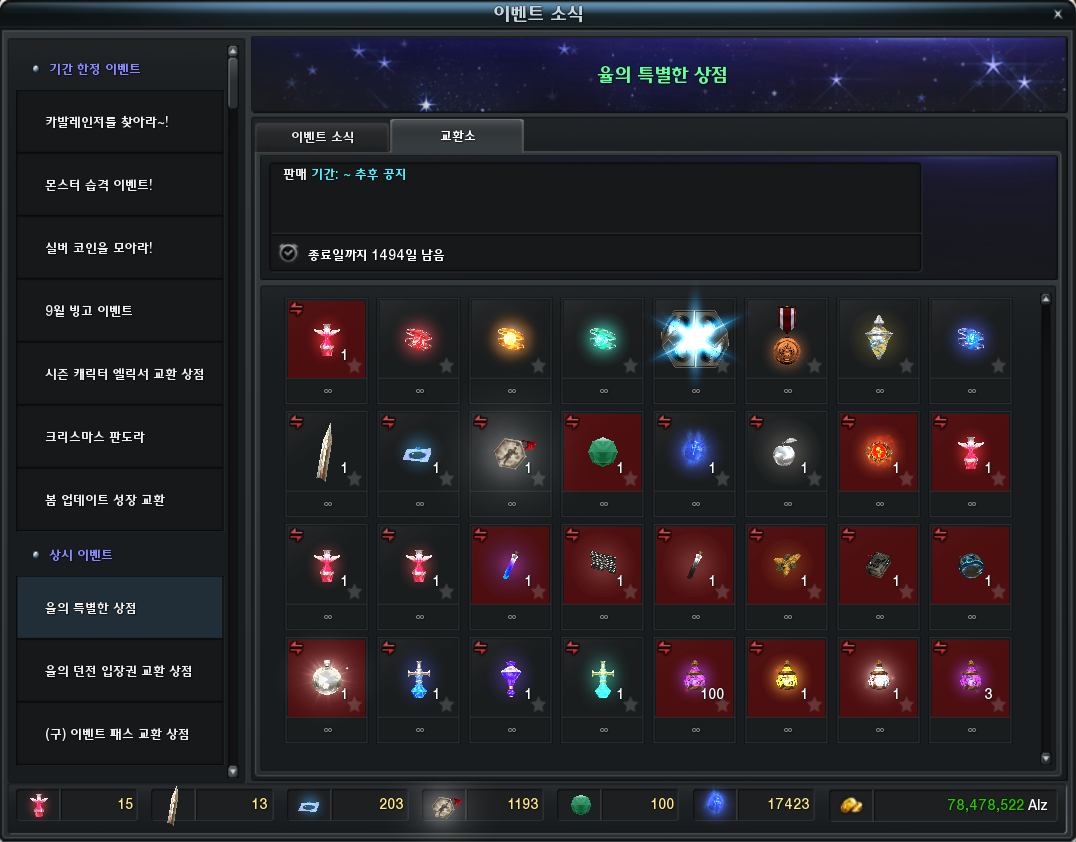
Task: Choose the checkered flag exchange item
Action: pos(602,565)
